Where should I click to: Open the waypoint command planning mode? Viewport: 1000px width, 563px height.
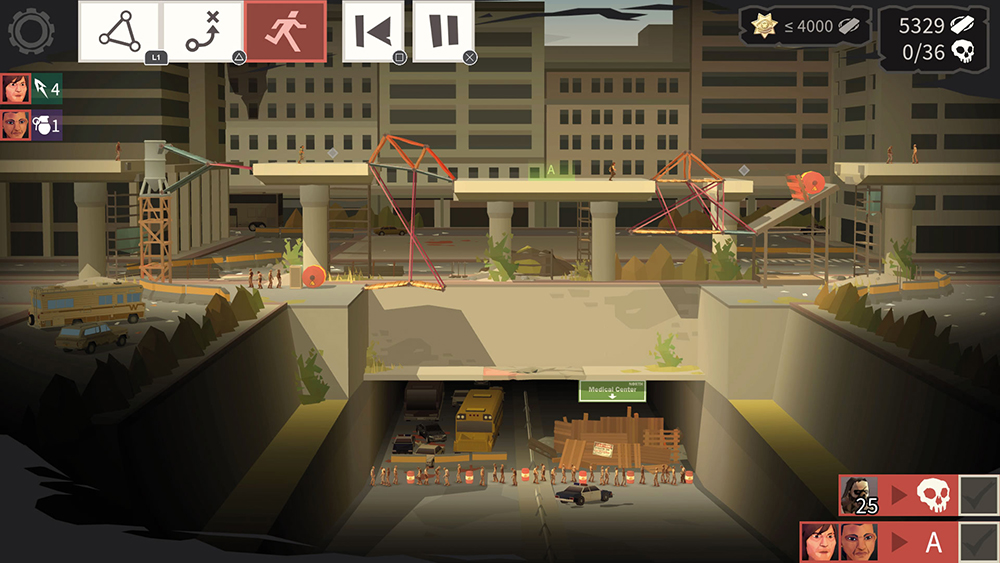202,32
